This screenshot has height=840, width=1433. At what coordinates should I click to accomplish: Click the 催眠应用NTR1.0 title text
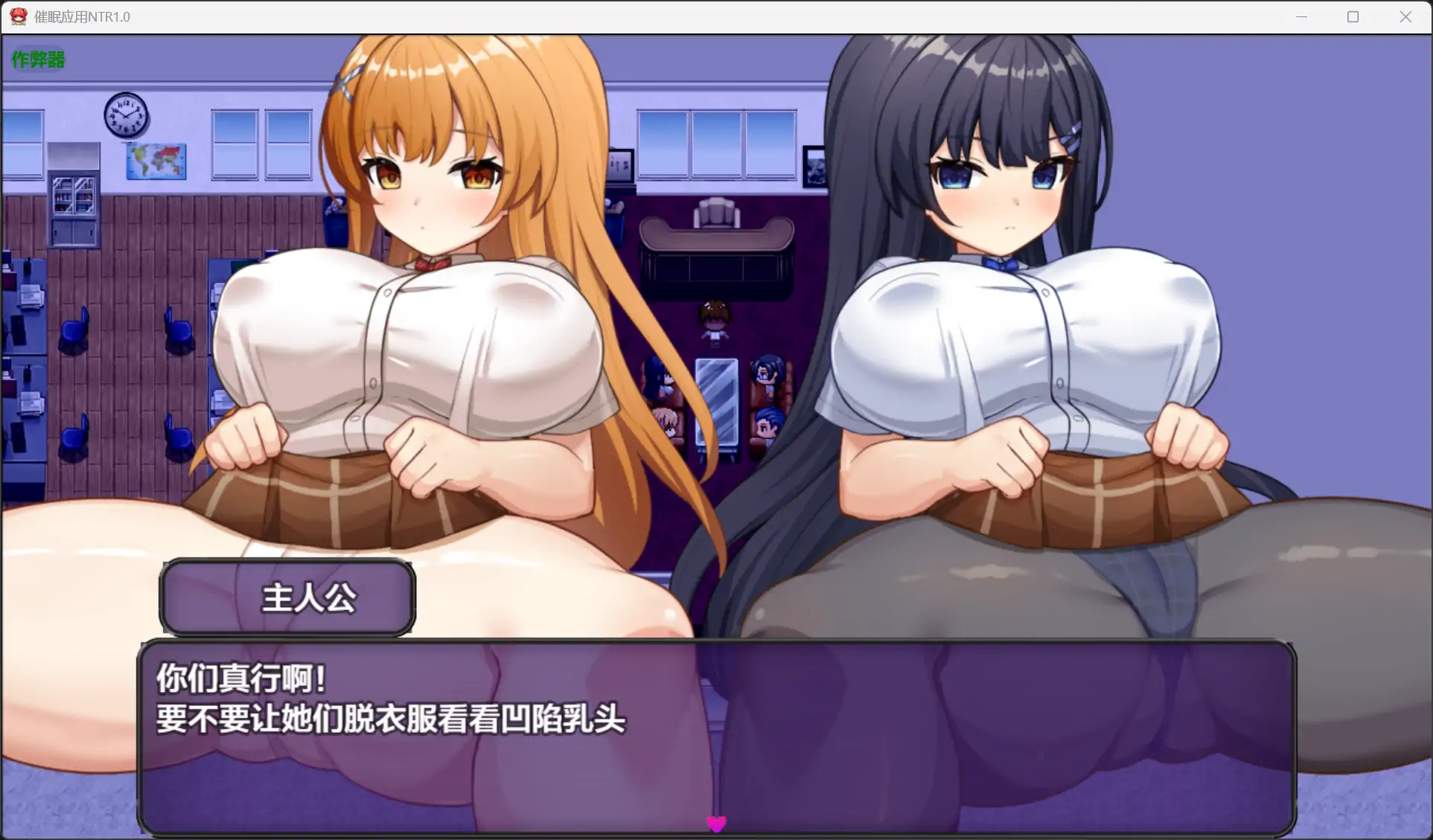pos(82,16)
